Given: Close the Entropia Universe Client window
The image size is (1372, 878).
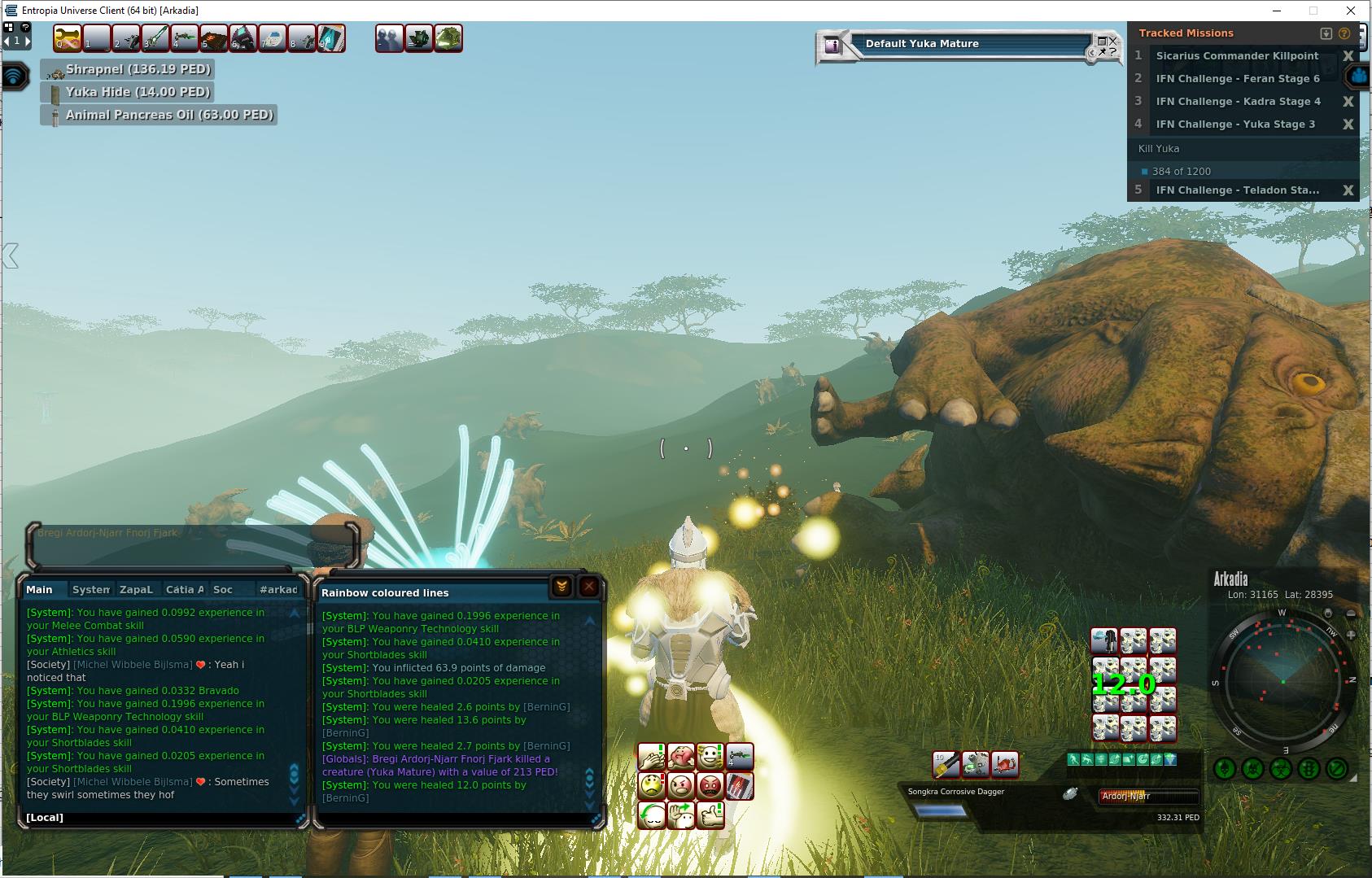Looking at the screenshot, I should point(1351,11).
